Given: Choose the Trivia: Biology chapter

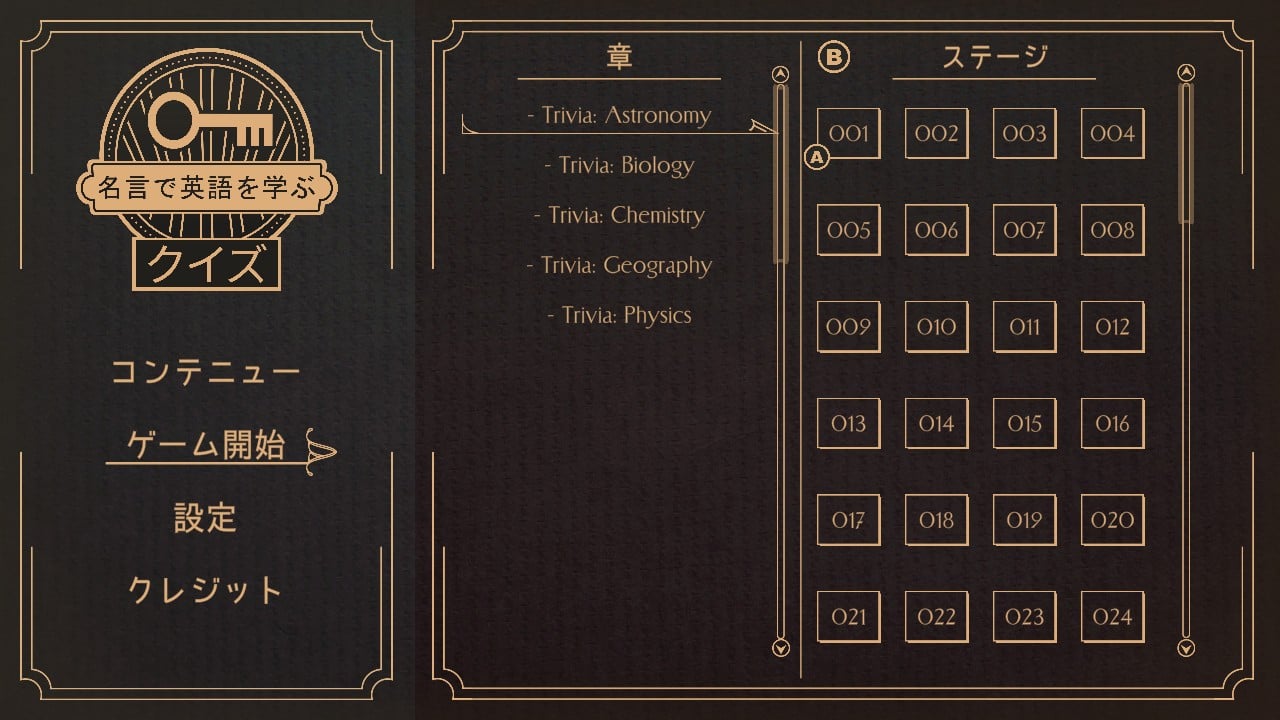Looking at the screenshot, I should click(619, 165).
